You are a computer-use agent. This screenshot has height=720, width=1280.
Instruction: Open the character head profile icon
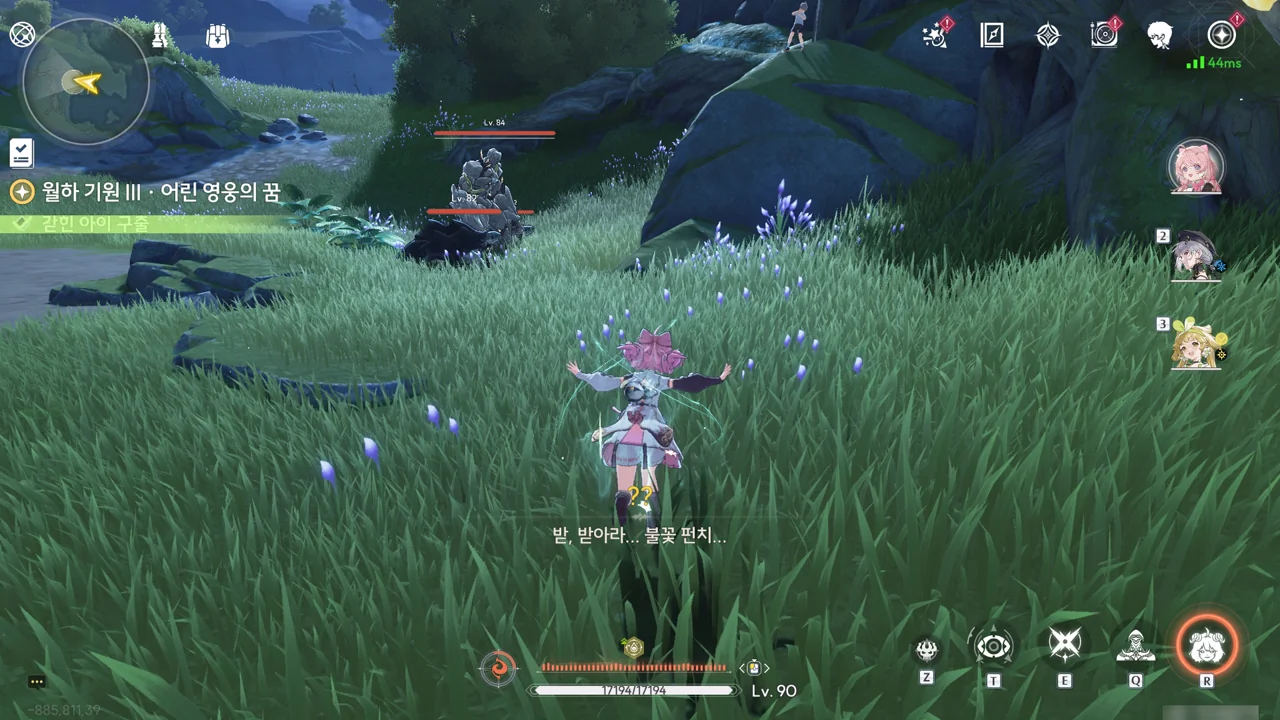pyautogui.click(x=1160, y=36)
